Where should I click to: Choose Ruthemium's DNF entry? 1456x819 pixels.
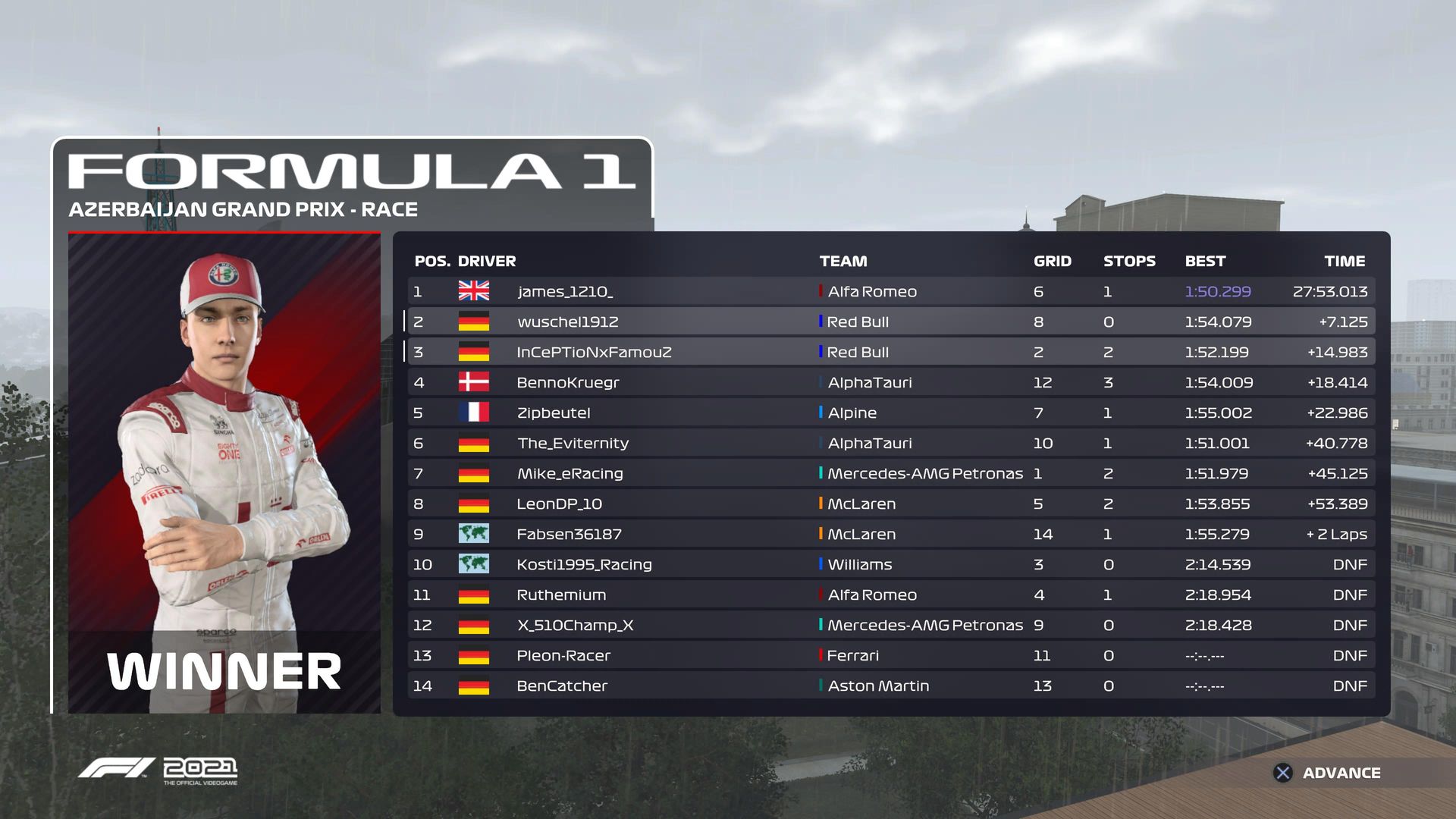890,595
